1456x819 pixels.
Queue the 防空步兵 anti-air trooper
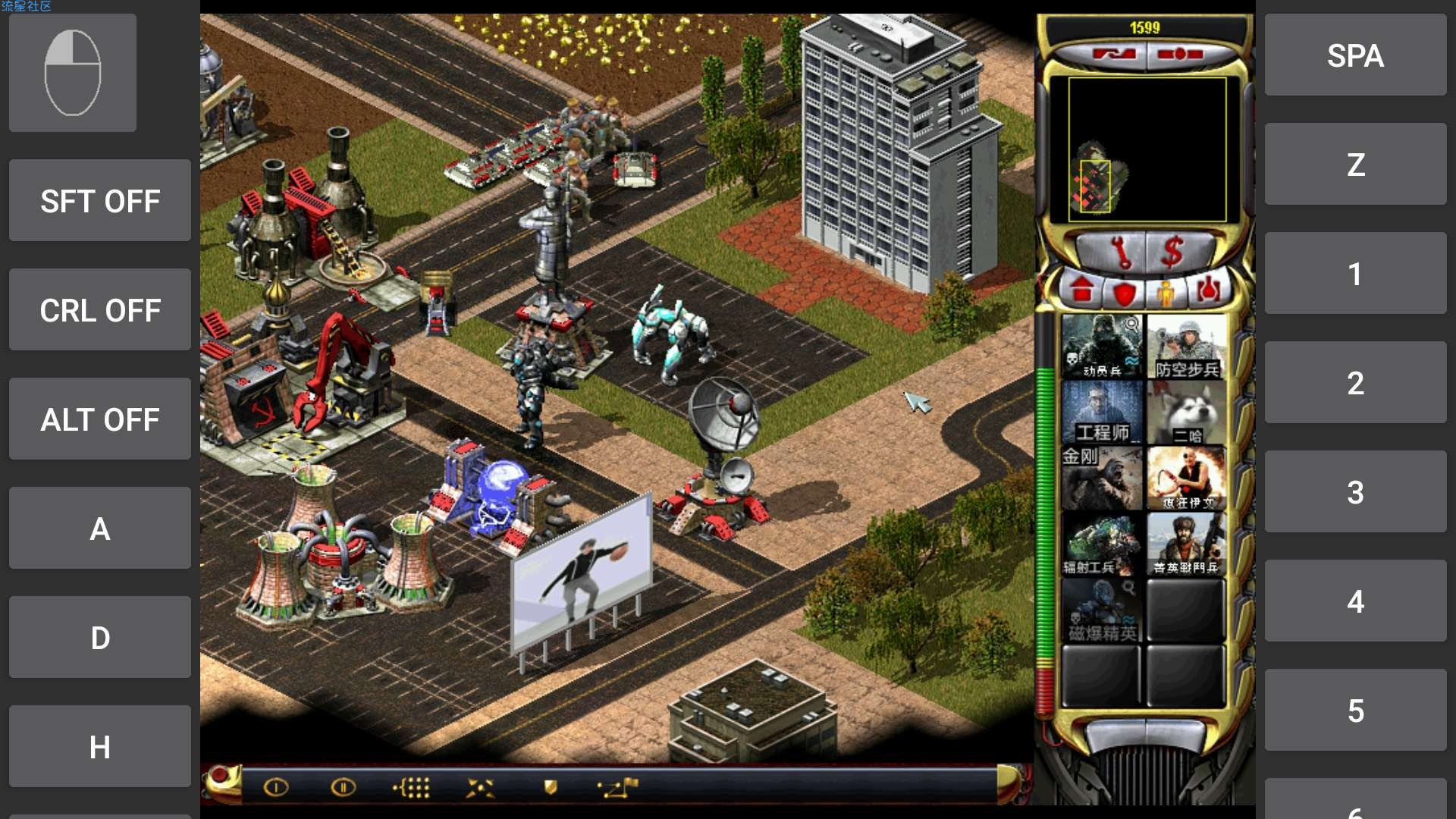[1186, 347]
